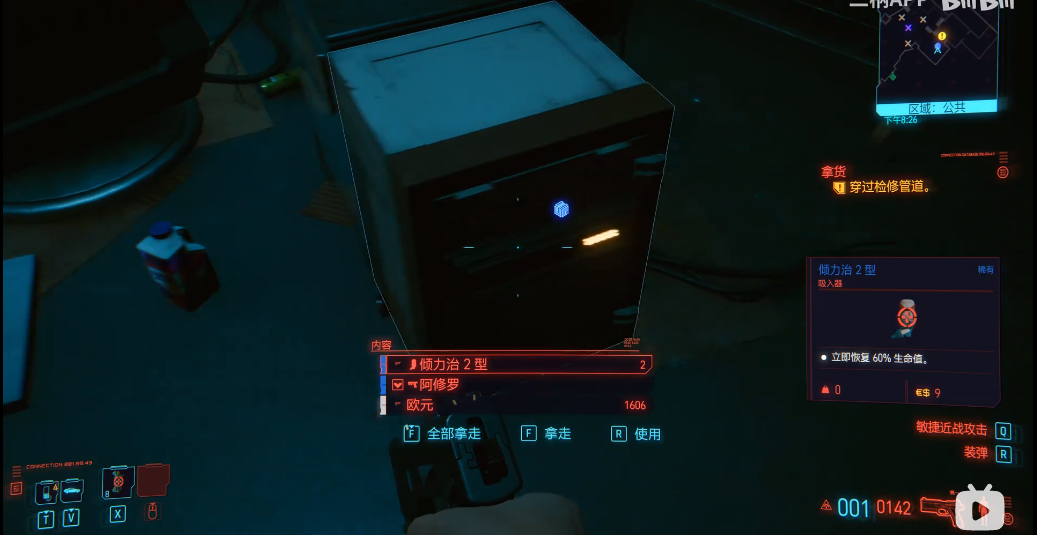
Task: Call vehicle using the car icon
Action: [71, 491]
